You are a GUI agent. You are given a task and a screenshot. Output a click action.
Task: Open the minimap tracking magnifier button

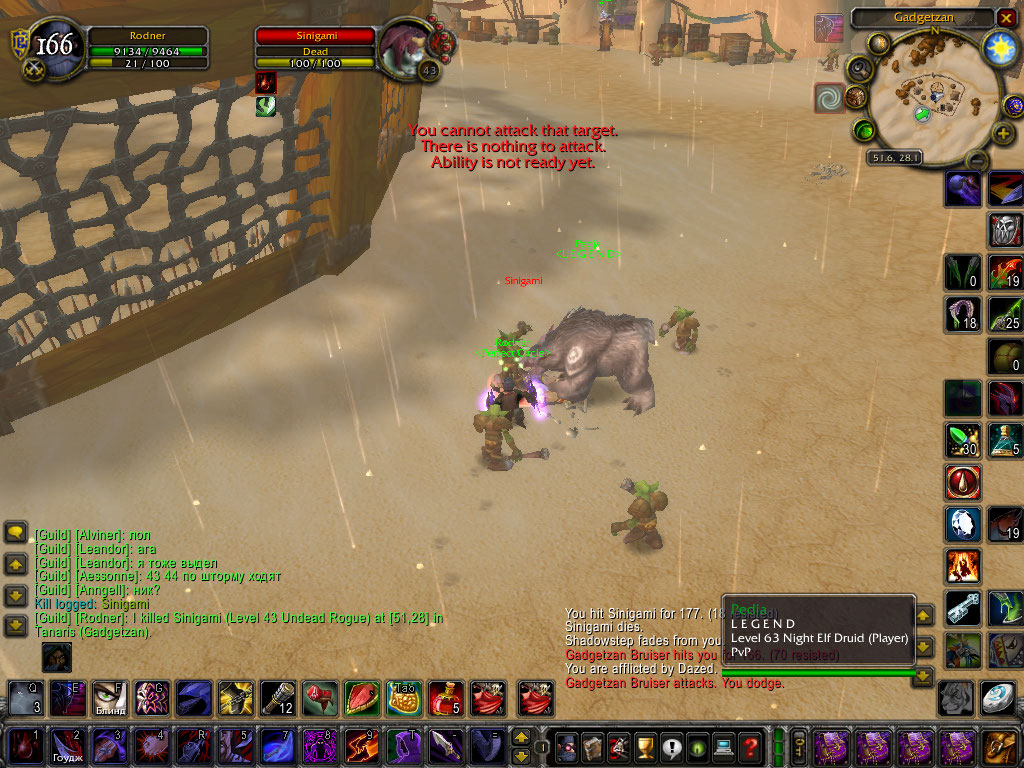(859, 68)
